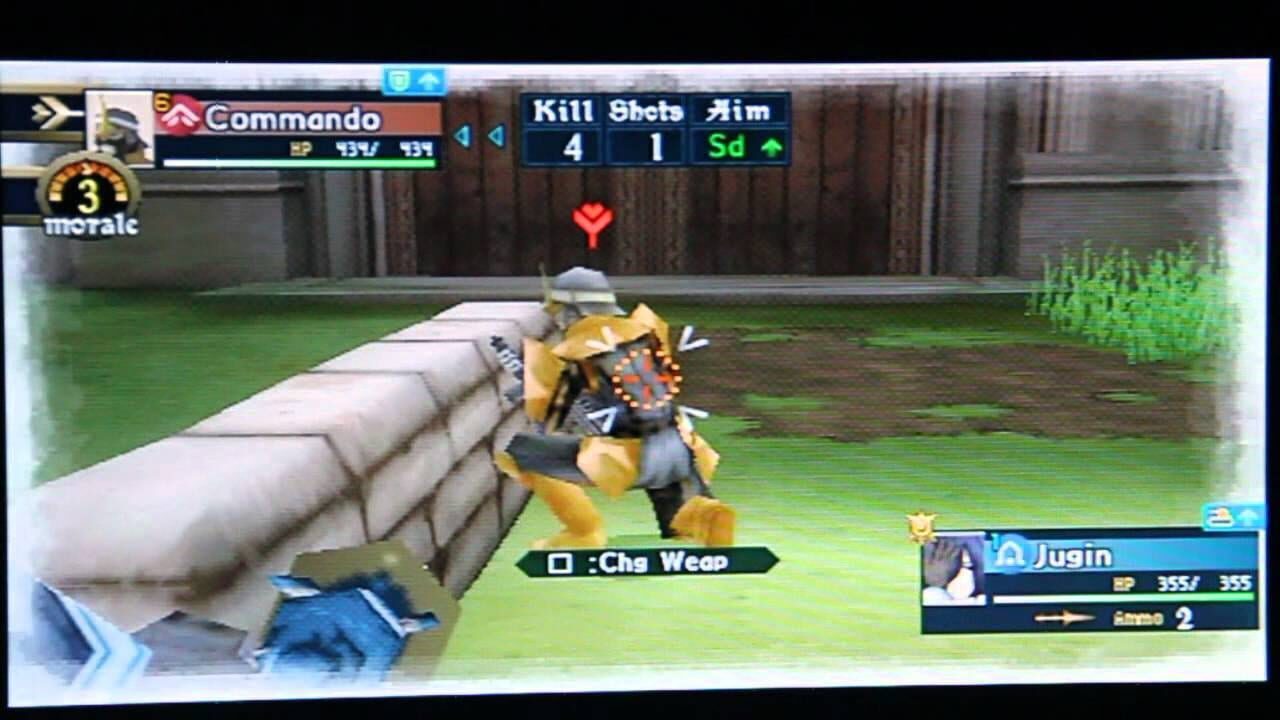Switch to the Kill column in the stats panel

562,110
